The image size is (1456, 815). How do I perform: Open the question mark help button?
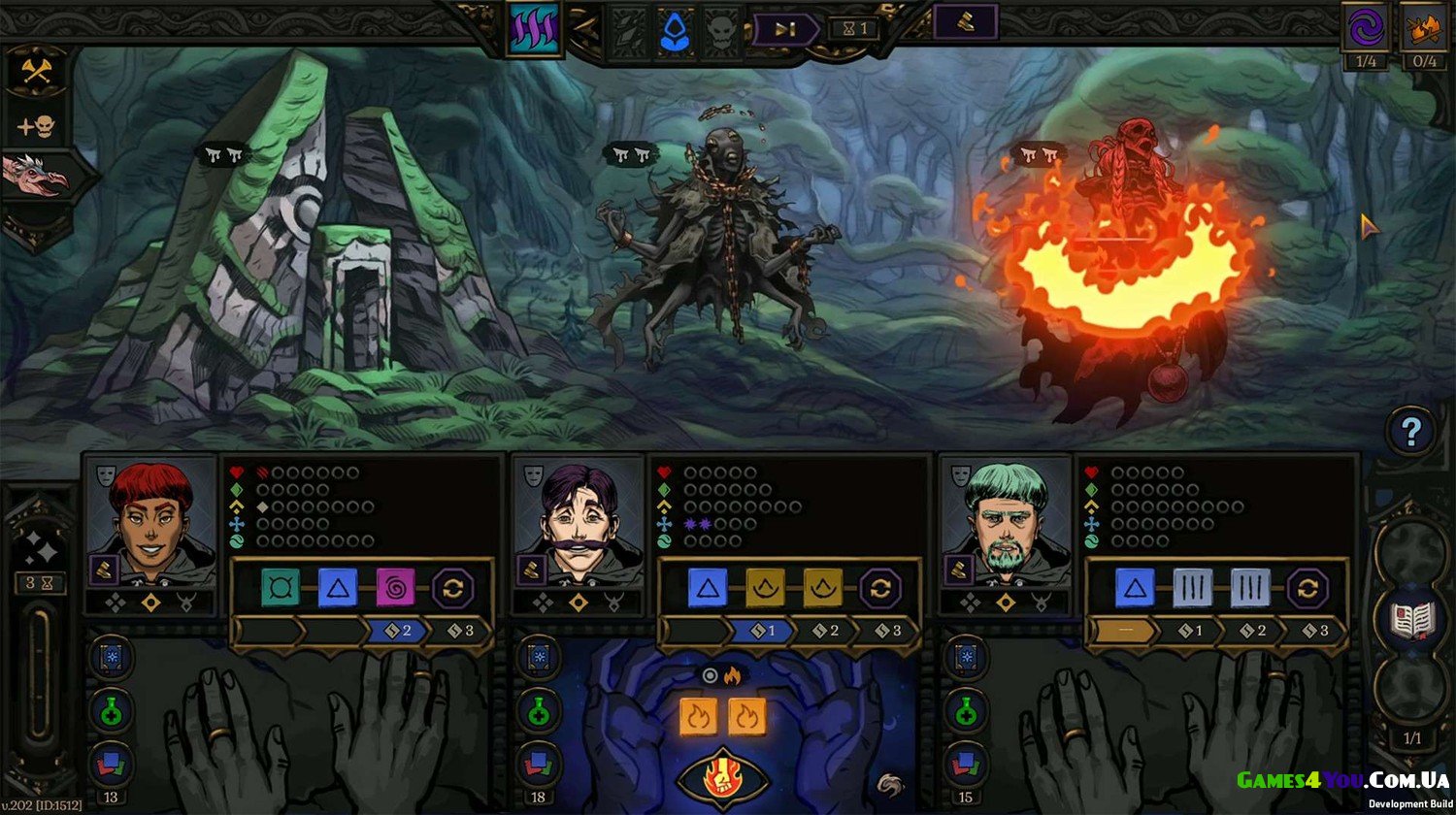click(1410, 431)
